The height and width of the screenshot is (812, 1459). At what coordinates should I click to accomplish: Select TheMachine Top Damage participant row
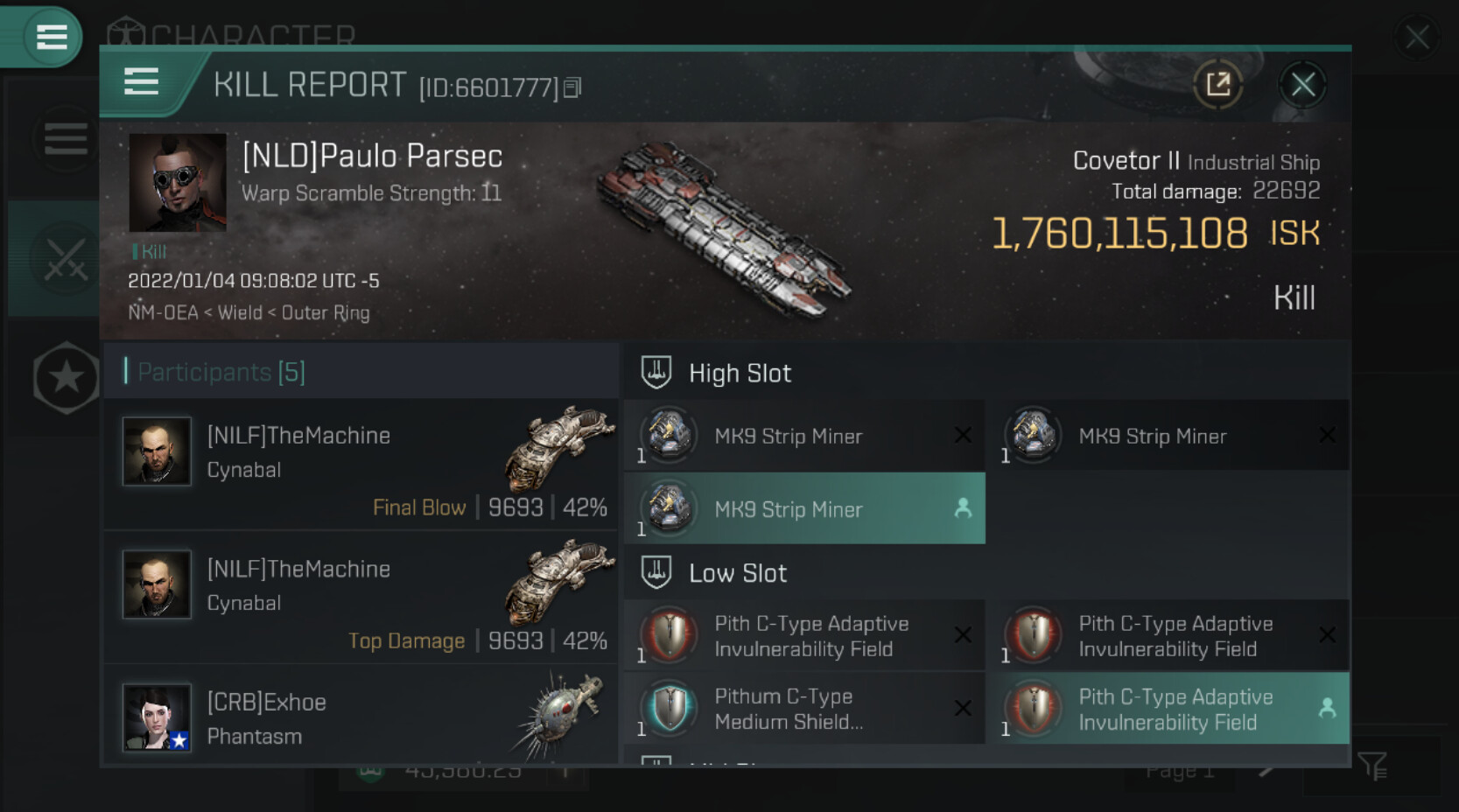click(x=361, y=598)
